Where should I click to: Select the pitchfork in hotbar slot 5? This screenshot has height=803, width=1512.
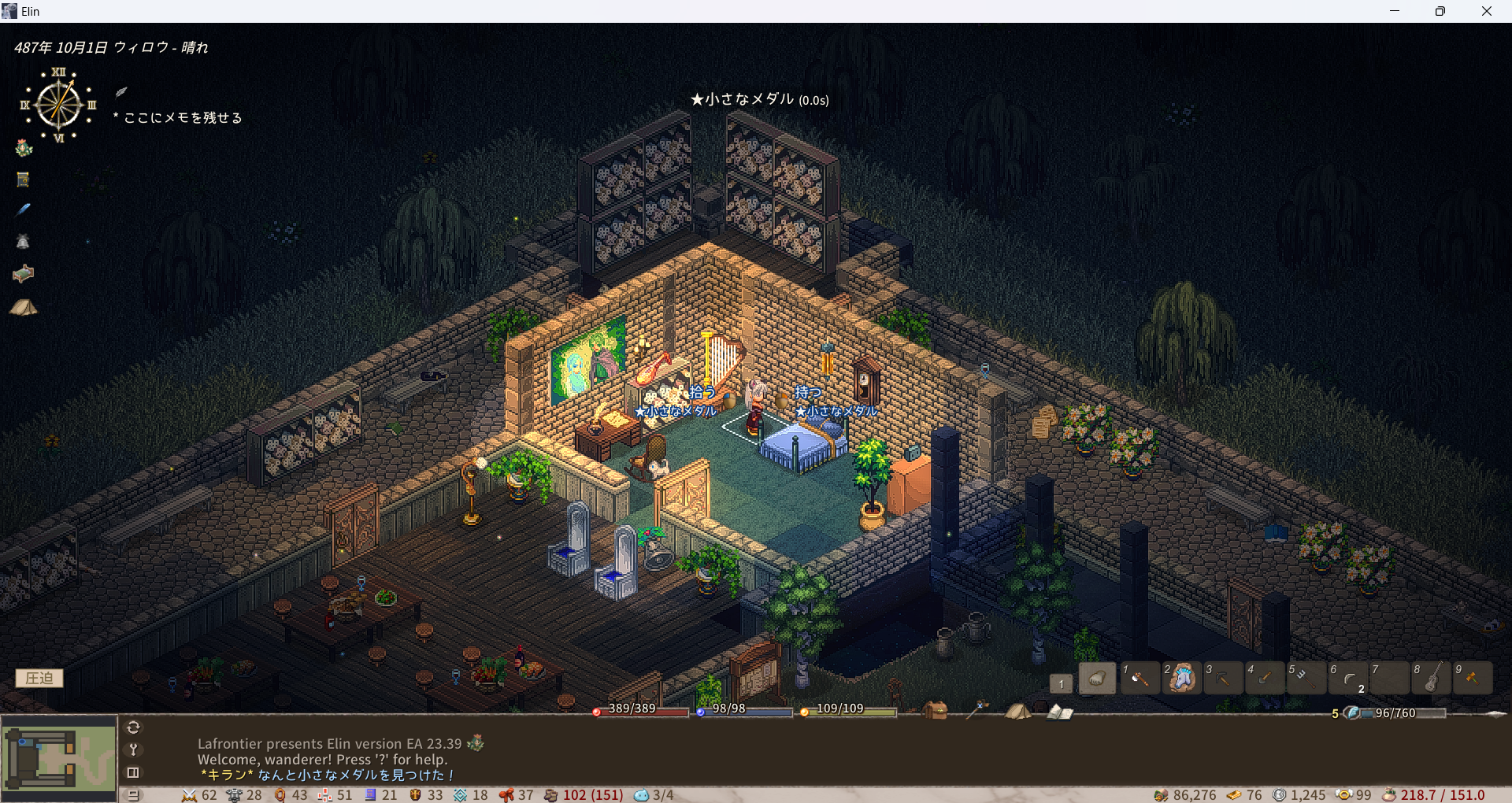(1306, 678)
